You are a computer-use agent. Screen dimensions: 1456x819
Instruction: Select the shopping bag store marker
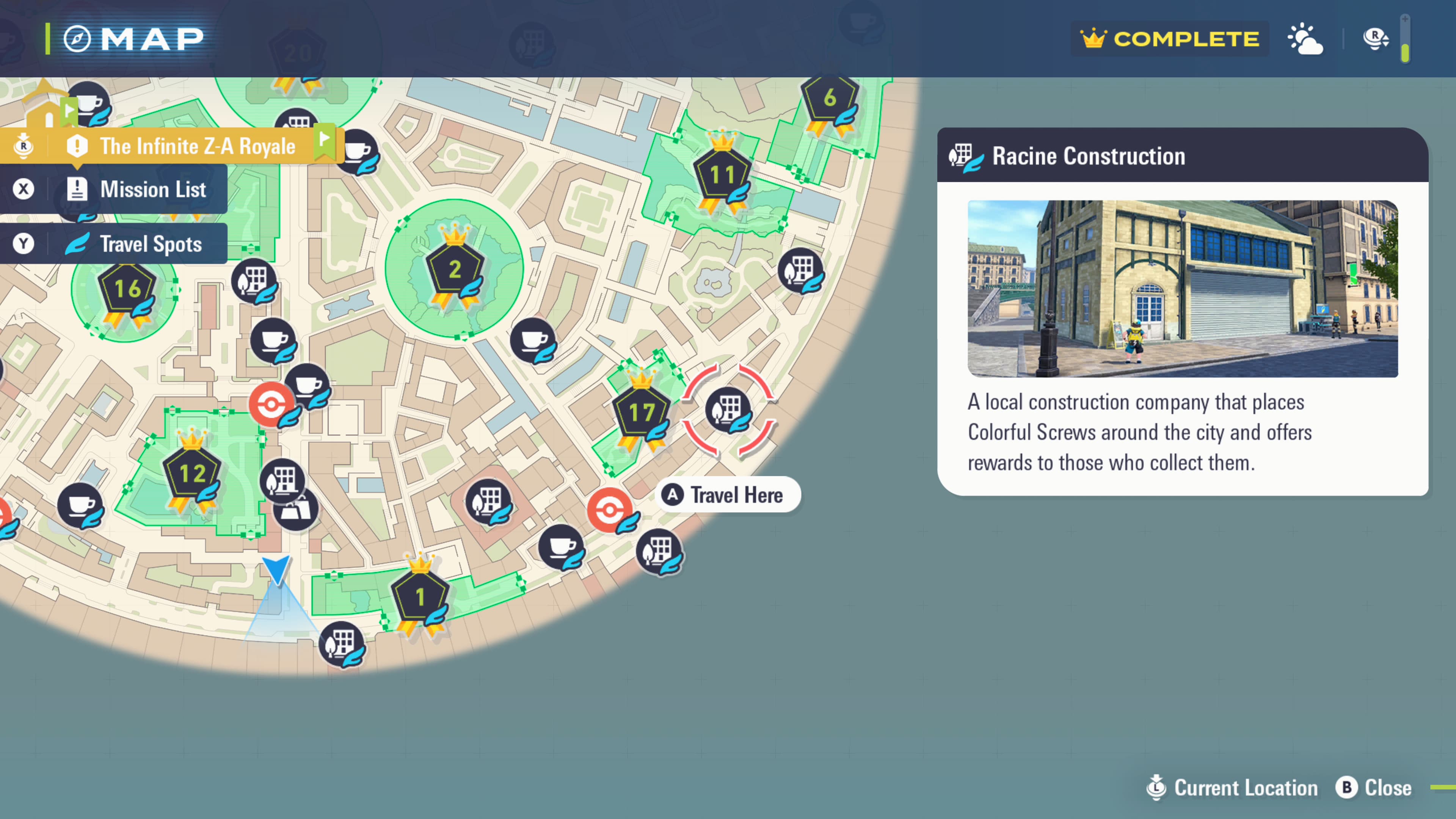[x=296, y=510]
